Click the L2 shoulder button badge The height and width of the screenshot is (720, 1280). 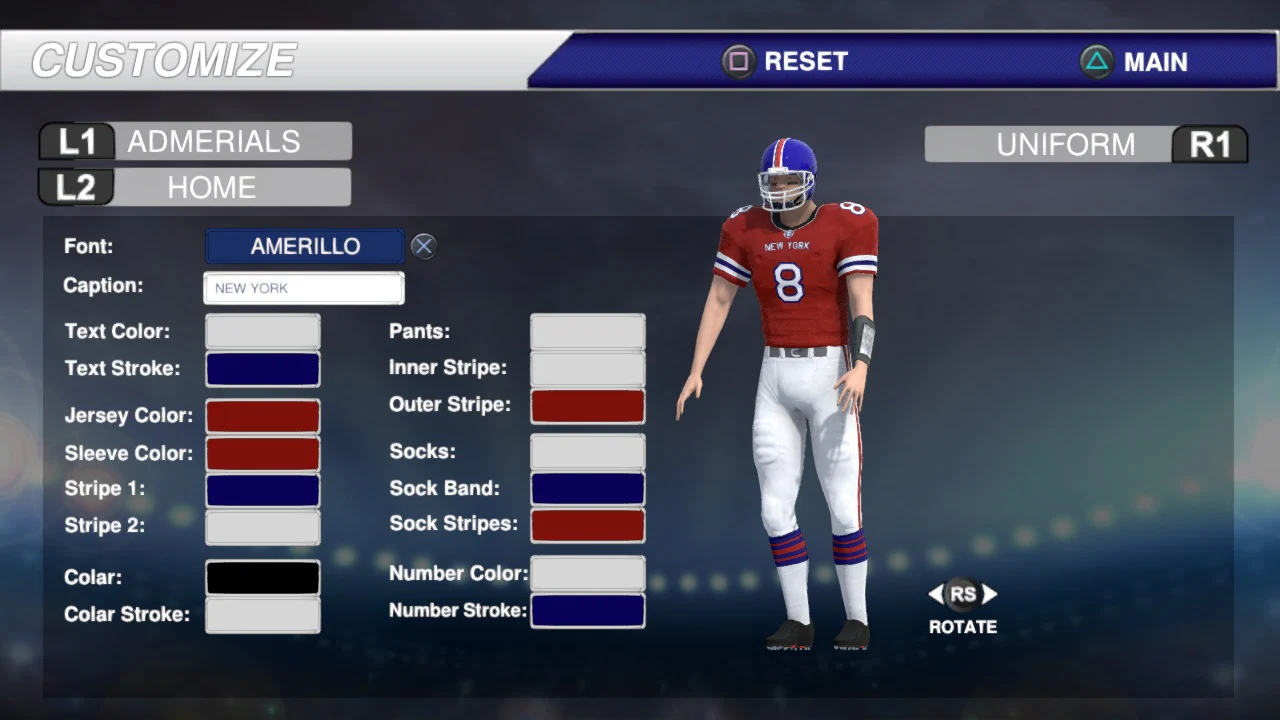[x=75, y=187]
